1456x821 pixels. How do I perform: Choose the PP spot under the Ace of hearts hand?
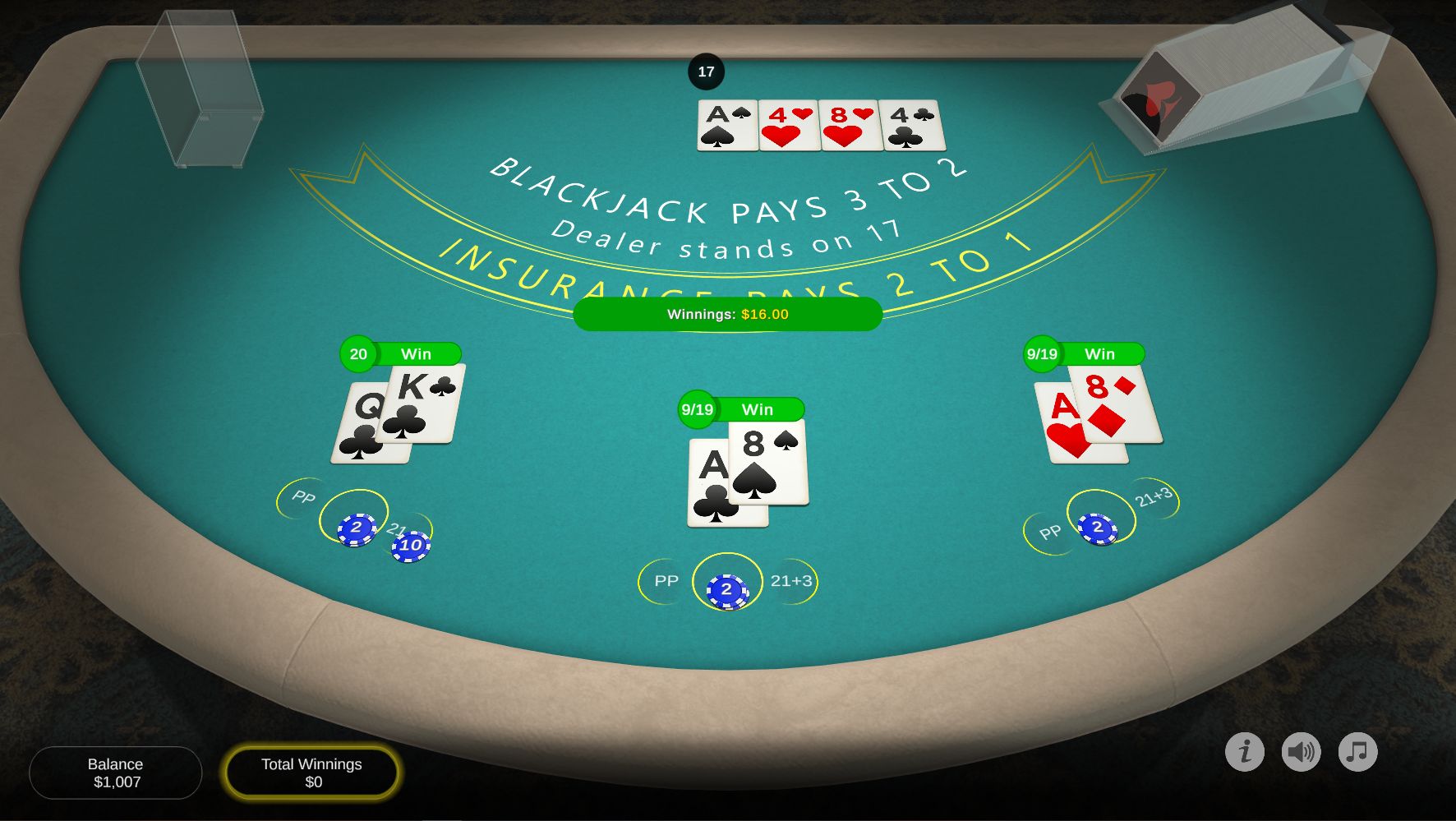1049,533
